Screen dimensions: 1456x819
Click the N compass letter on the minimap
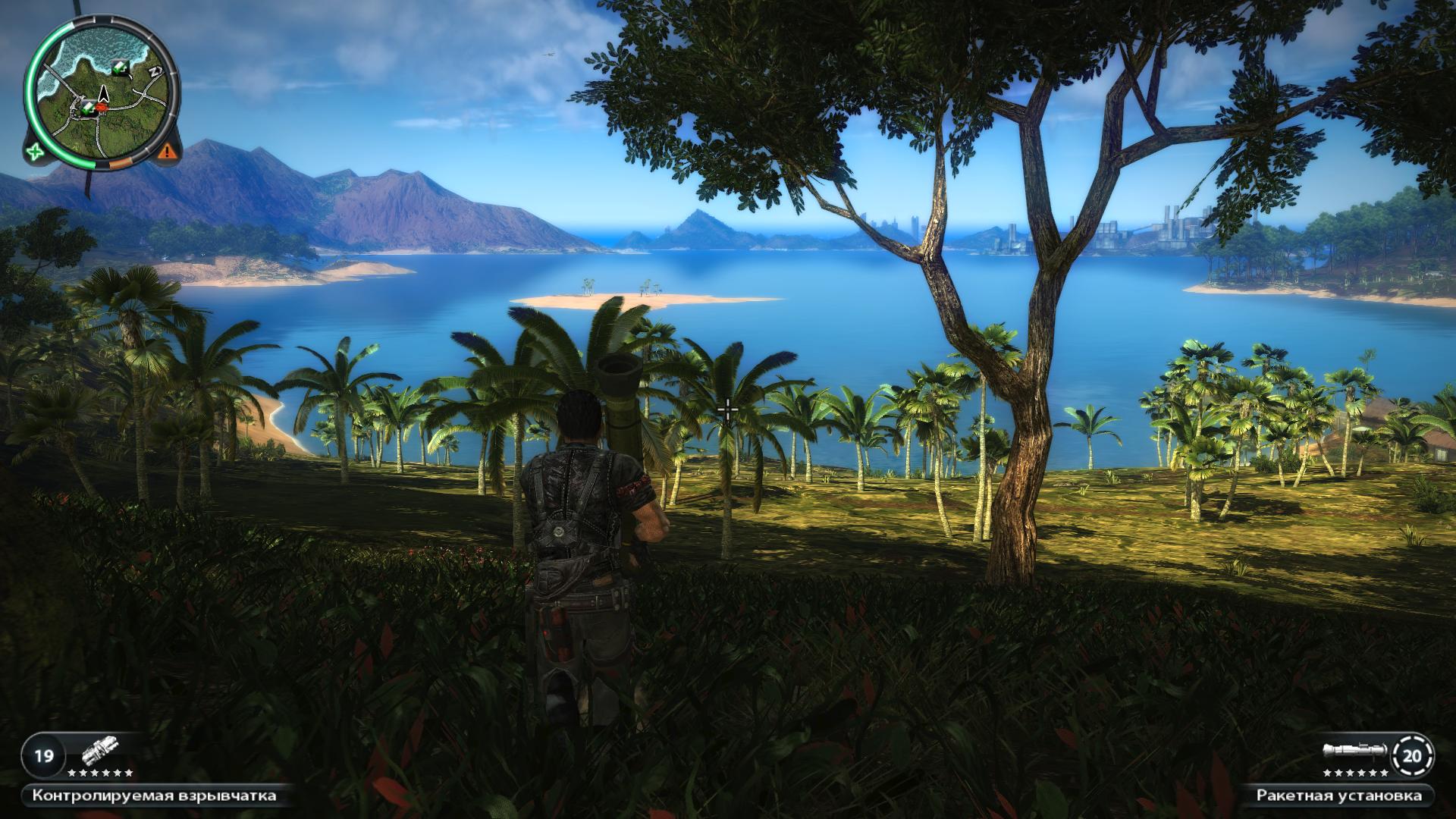(x=155, y=70)
